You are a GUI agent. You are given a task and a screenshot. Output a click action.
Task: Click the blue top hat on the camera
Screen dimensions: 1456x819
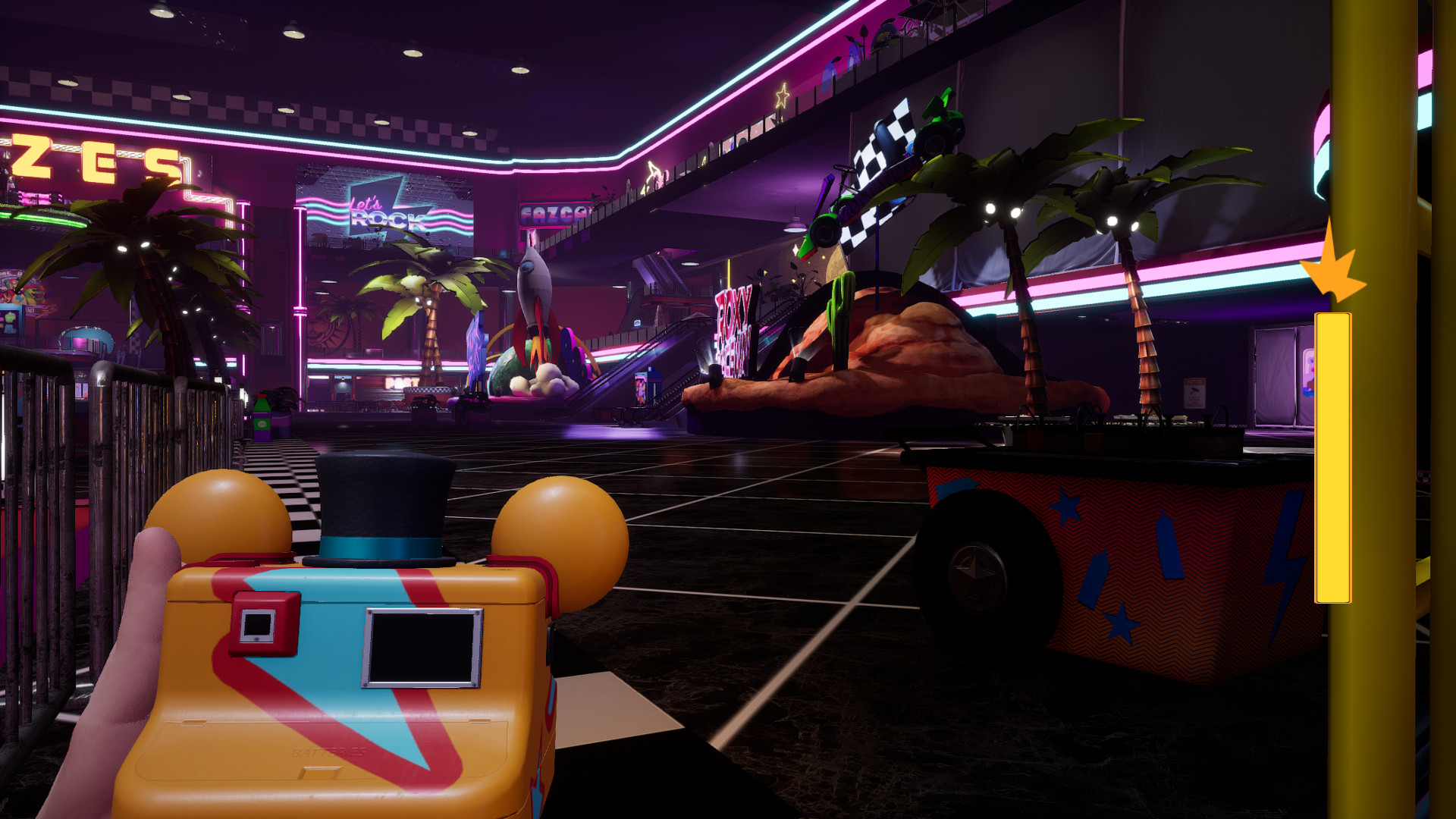tap(383, 508)
